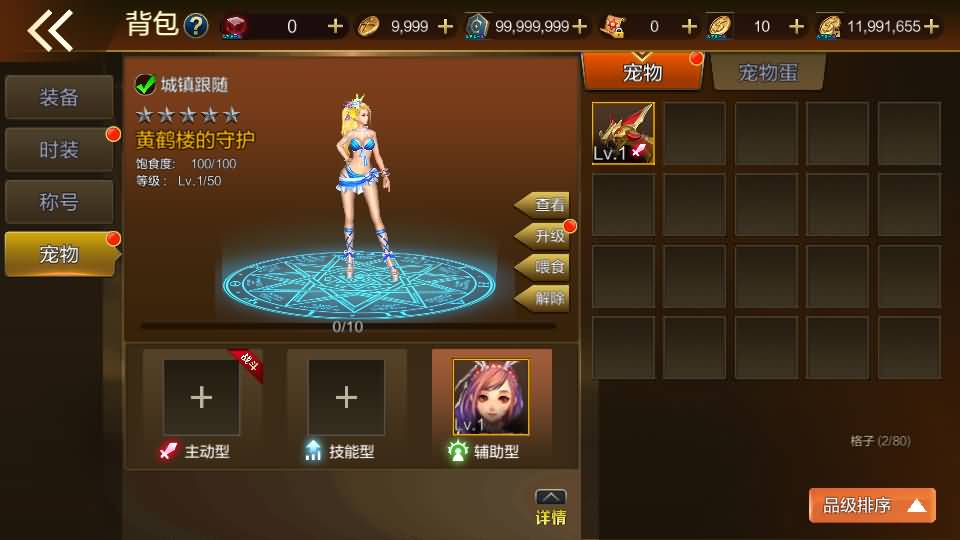Open the backpack help question mark
This screenshot has height=540, width=960.
tap(197, 26)
